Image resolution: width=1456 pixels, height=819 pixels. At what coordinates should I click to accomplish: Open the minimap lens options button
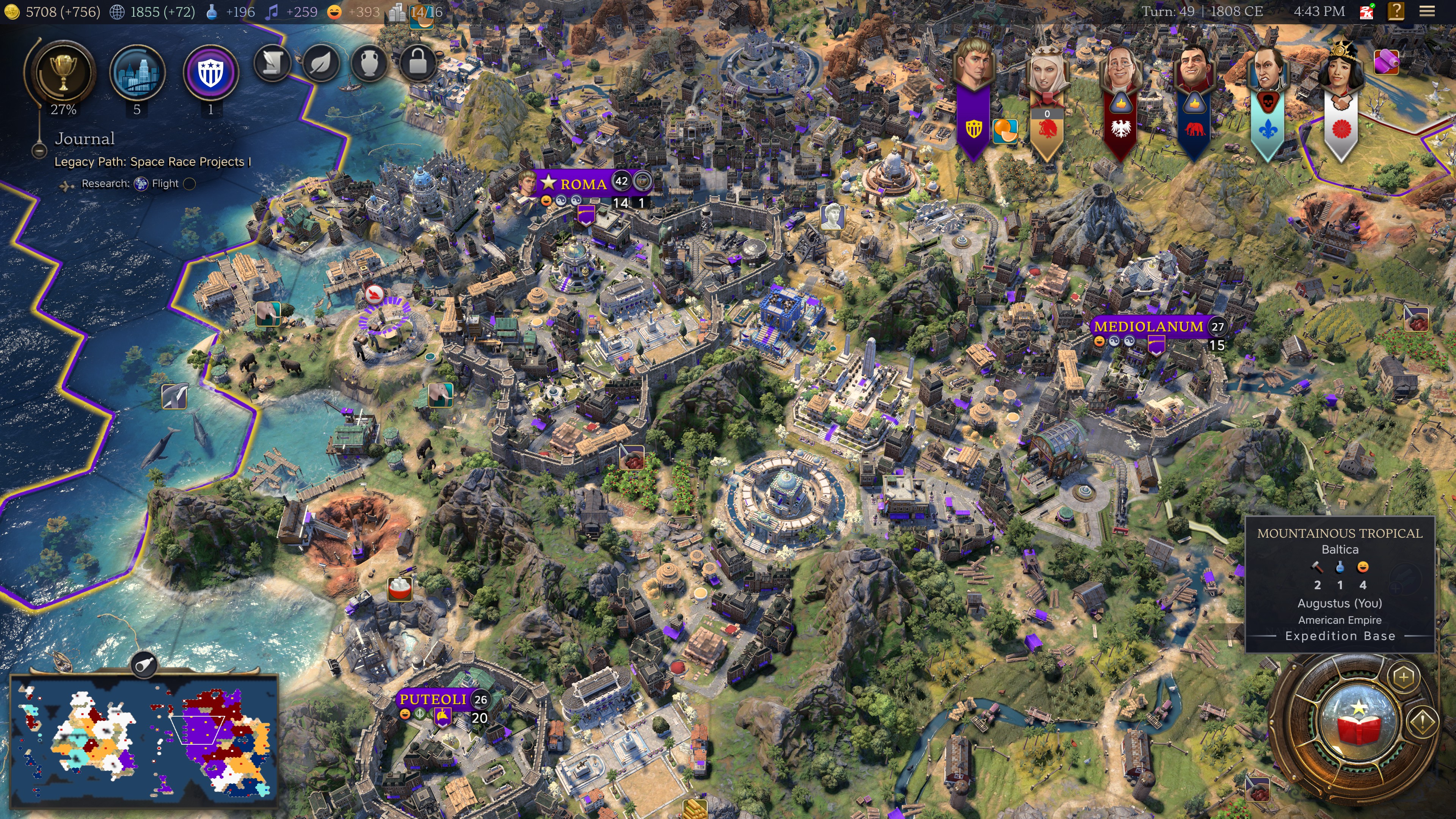(144, 665)
